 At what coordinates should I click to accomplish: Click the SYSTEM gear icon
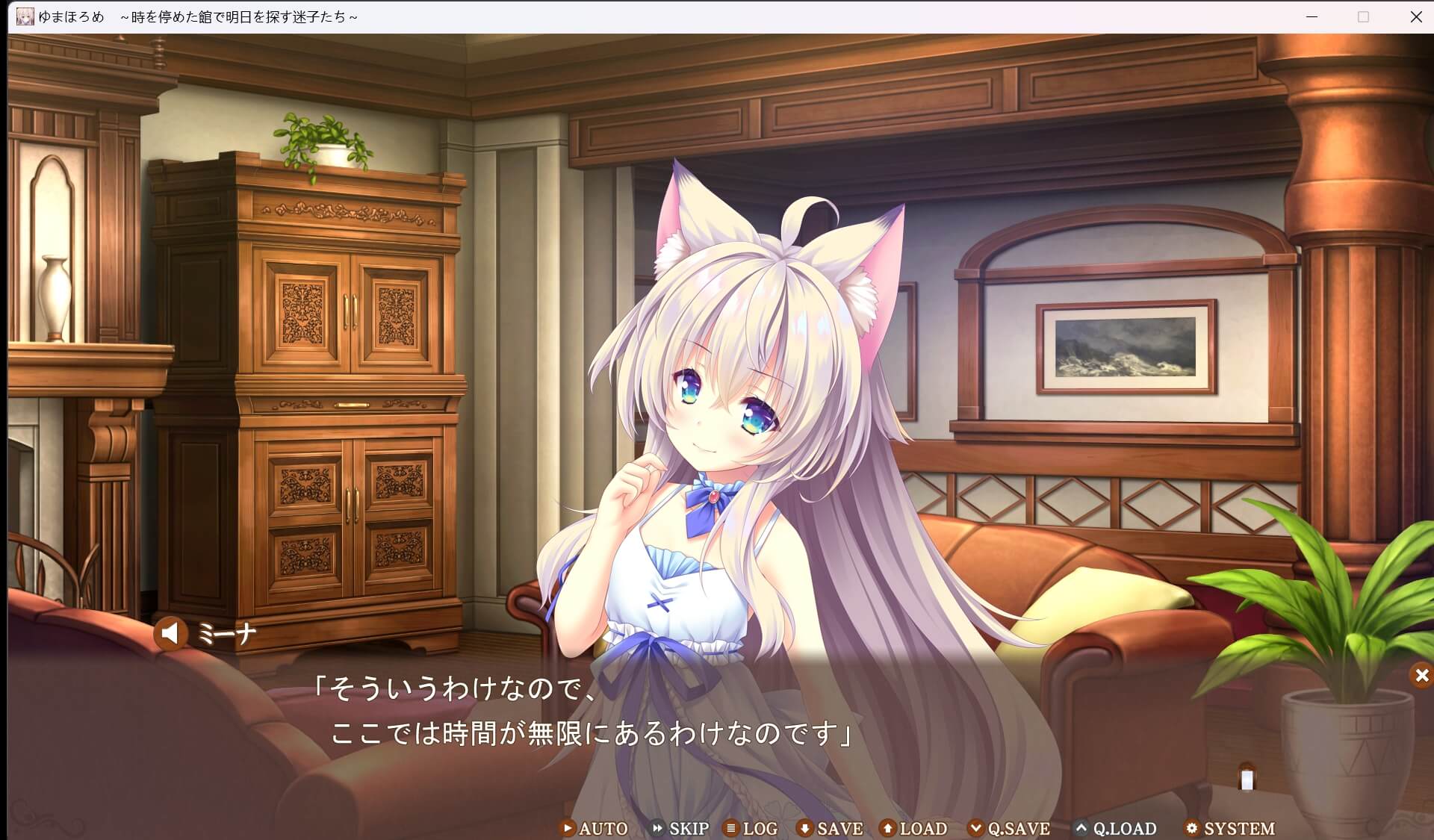coord(1193,829)
